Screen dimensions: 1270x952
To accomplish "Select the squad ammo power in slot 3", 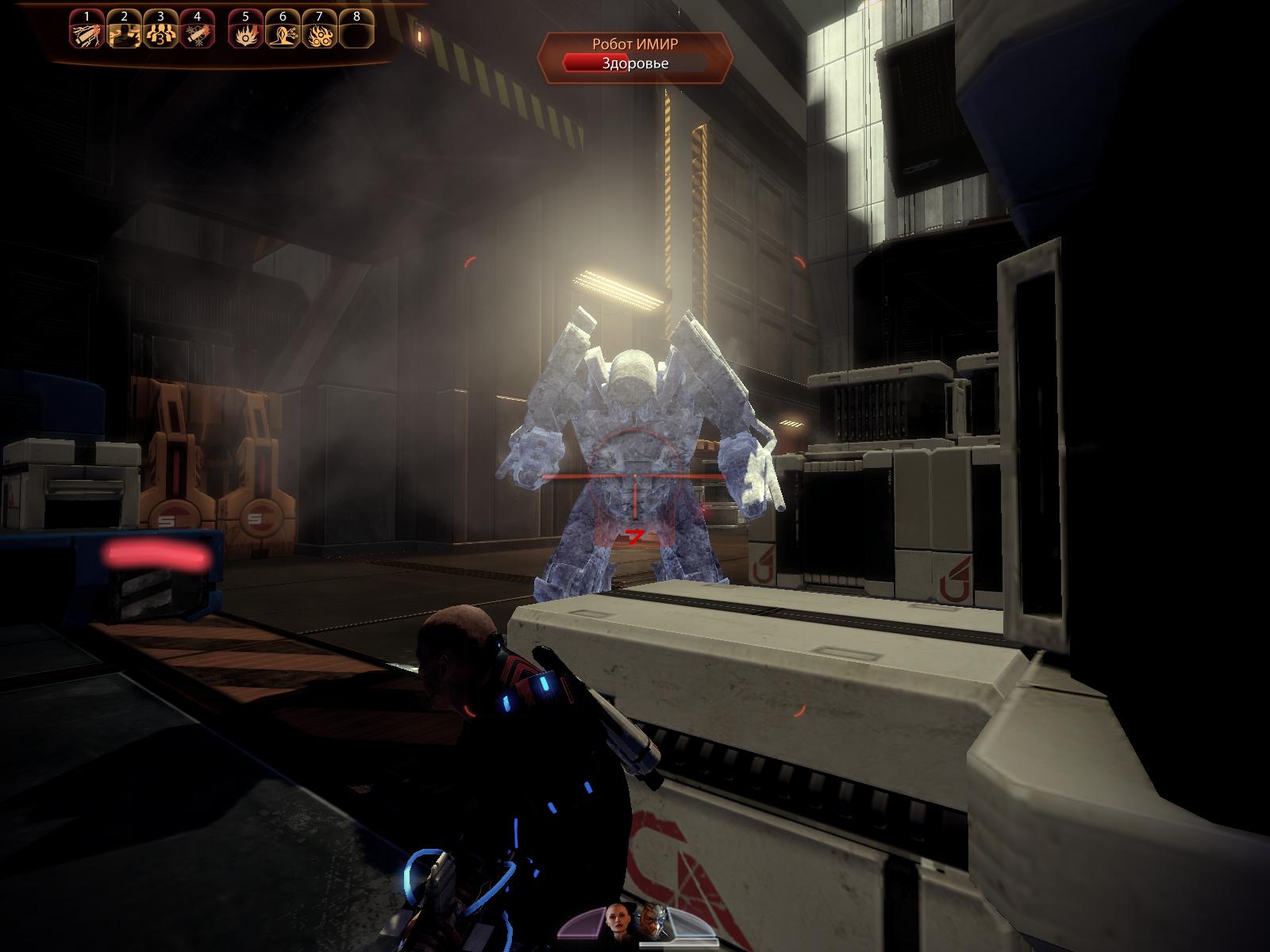I will 159,33.
